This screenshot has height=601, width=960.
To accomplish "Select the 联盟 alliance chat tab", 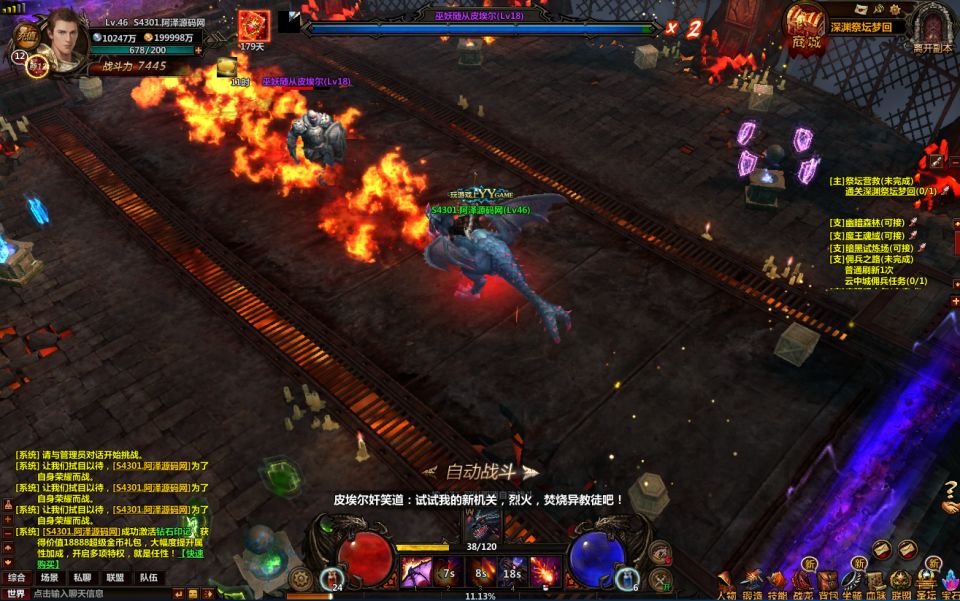I will [x=115, y=577].
